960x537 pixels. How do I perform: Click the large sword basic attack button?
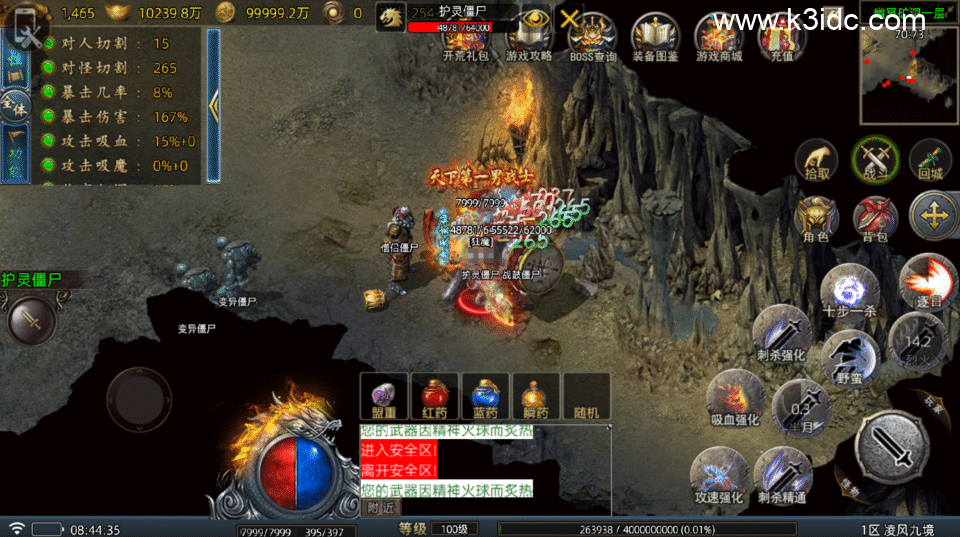tap(890, 443)
